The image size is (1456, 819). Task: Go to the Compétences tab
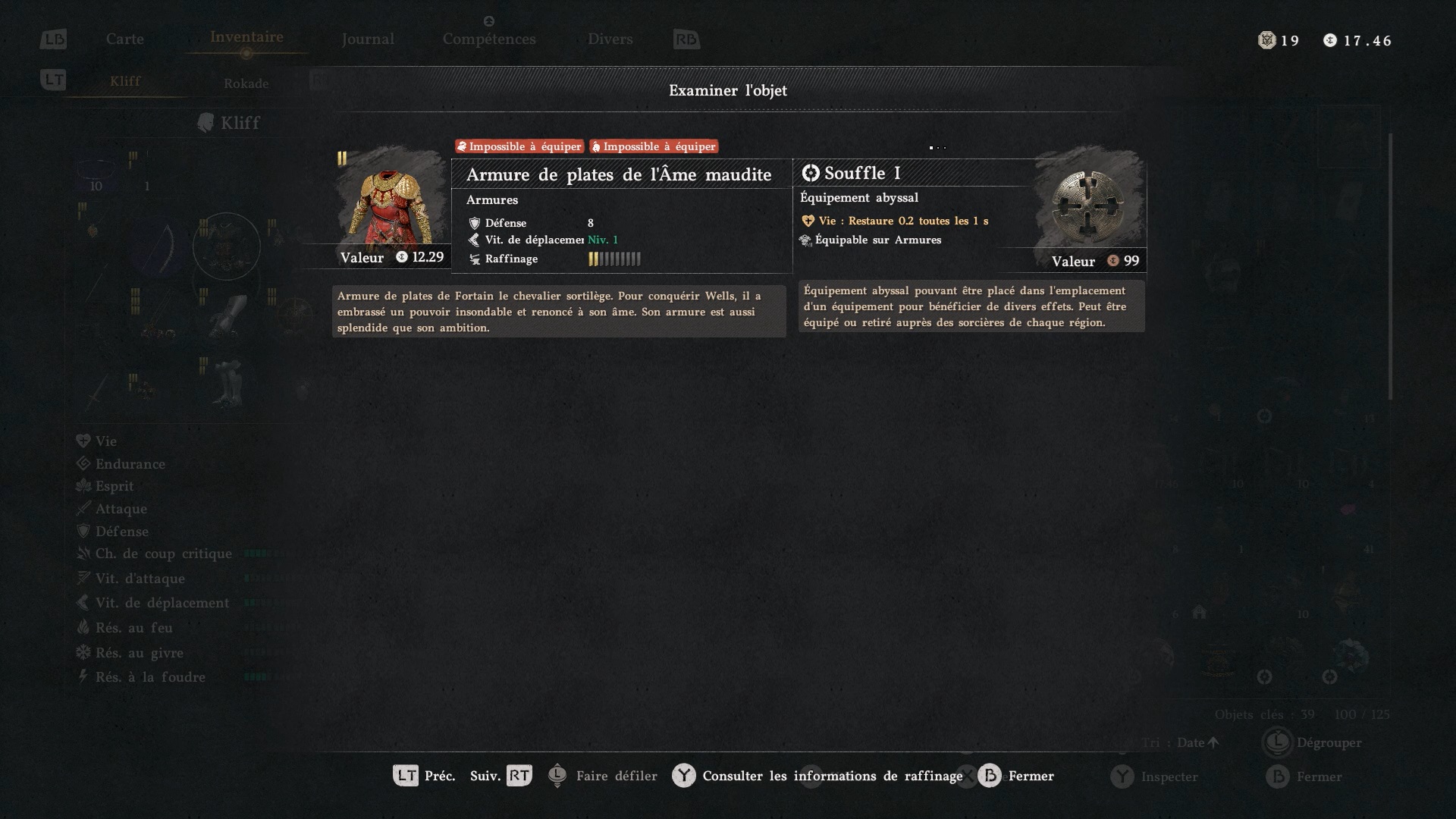[489, 39]
